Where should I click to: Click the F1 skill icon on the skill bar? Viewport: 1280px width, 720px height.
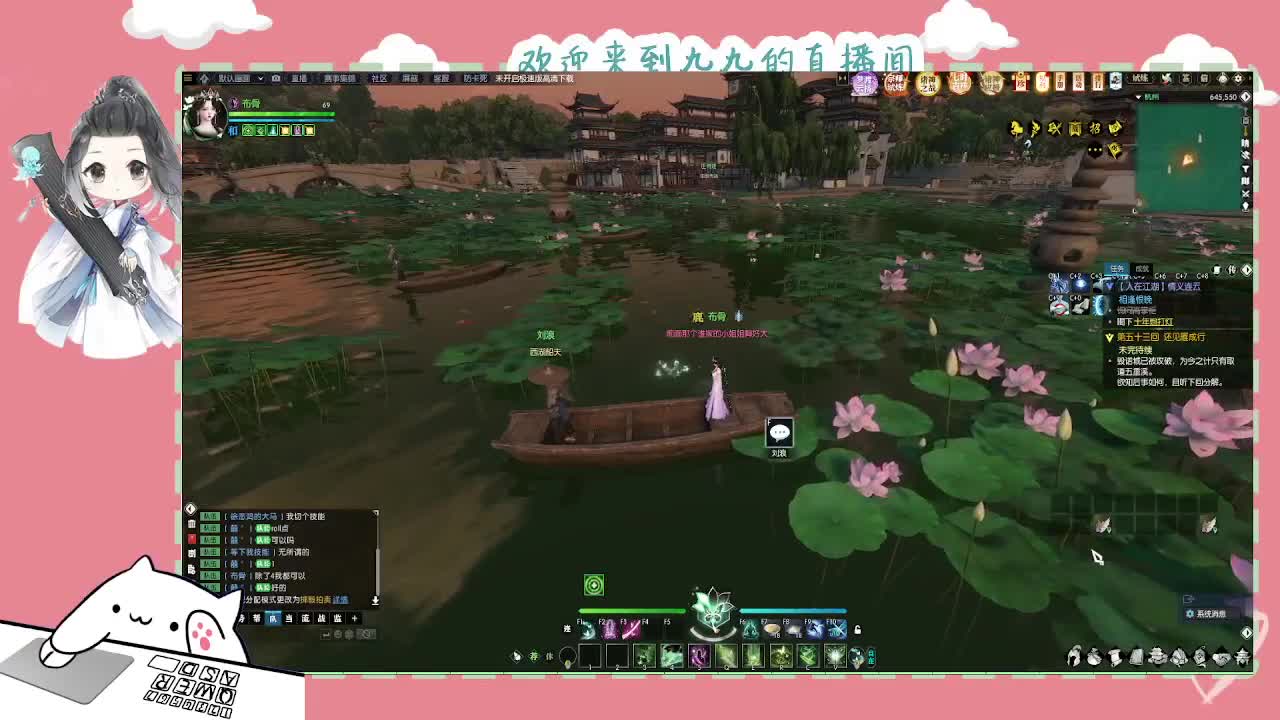click(x=587, y=632)
